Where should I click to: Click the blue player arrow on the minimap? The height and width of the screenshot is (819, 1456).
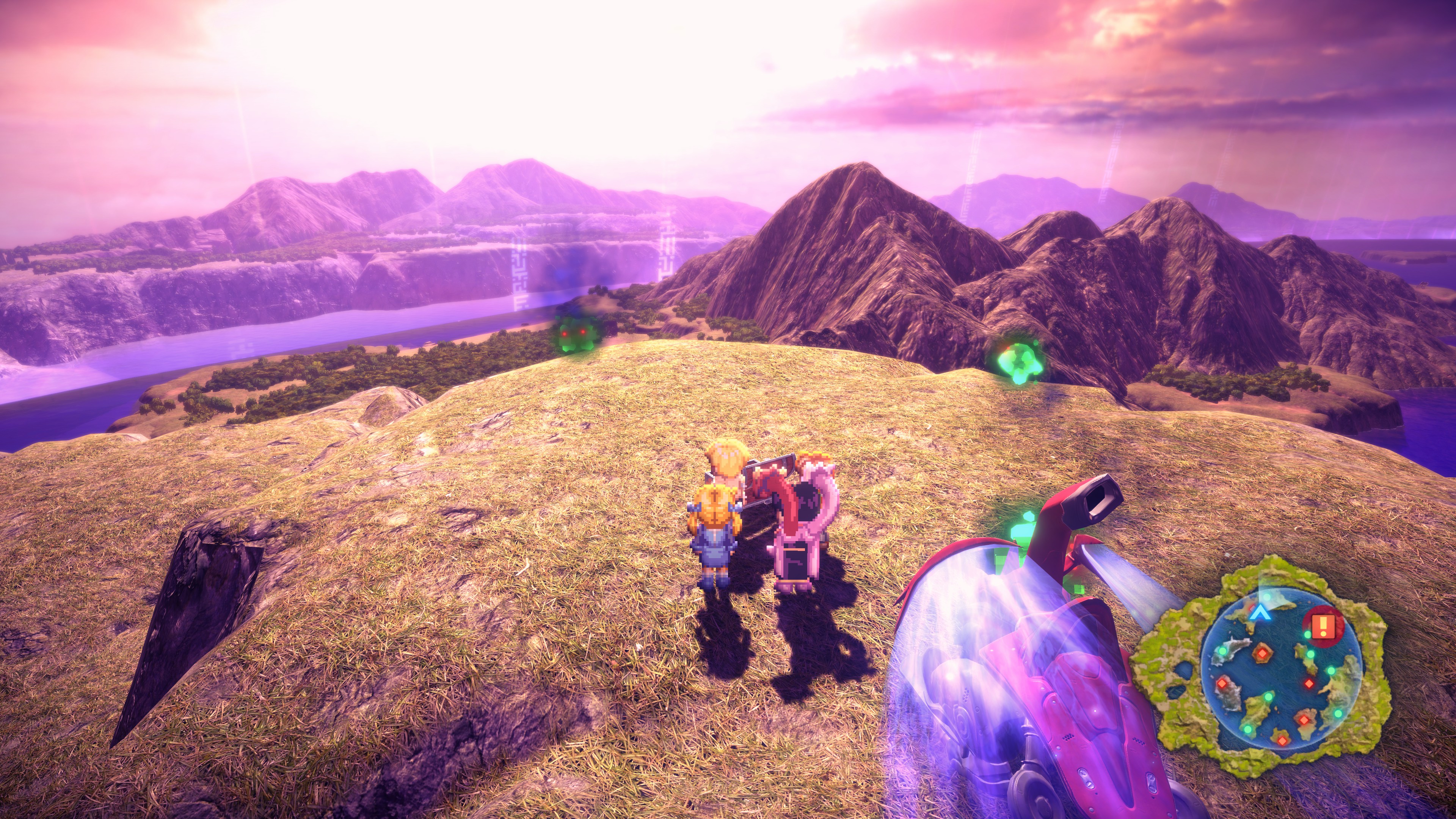[x=1258, y=613]
